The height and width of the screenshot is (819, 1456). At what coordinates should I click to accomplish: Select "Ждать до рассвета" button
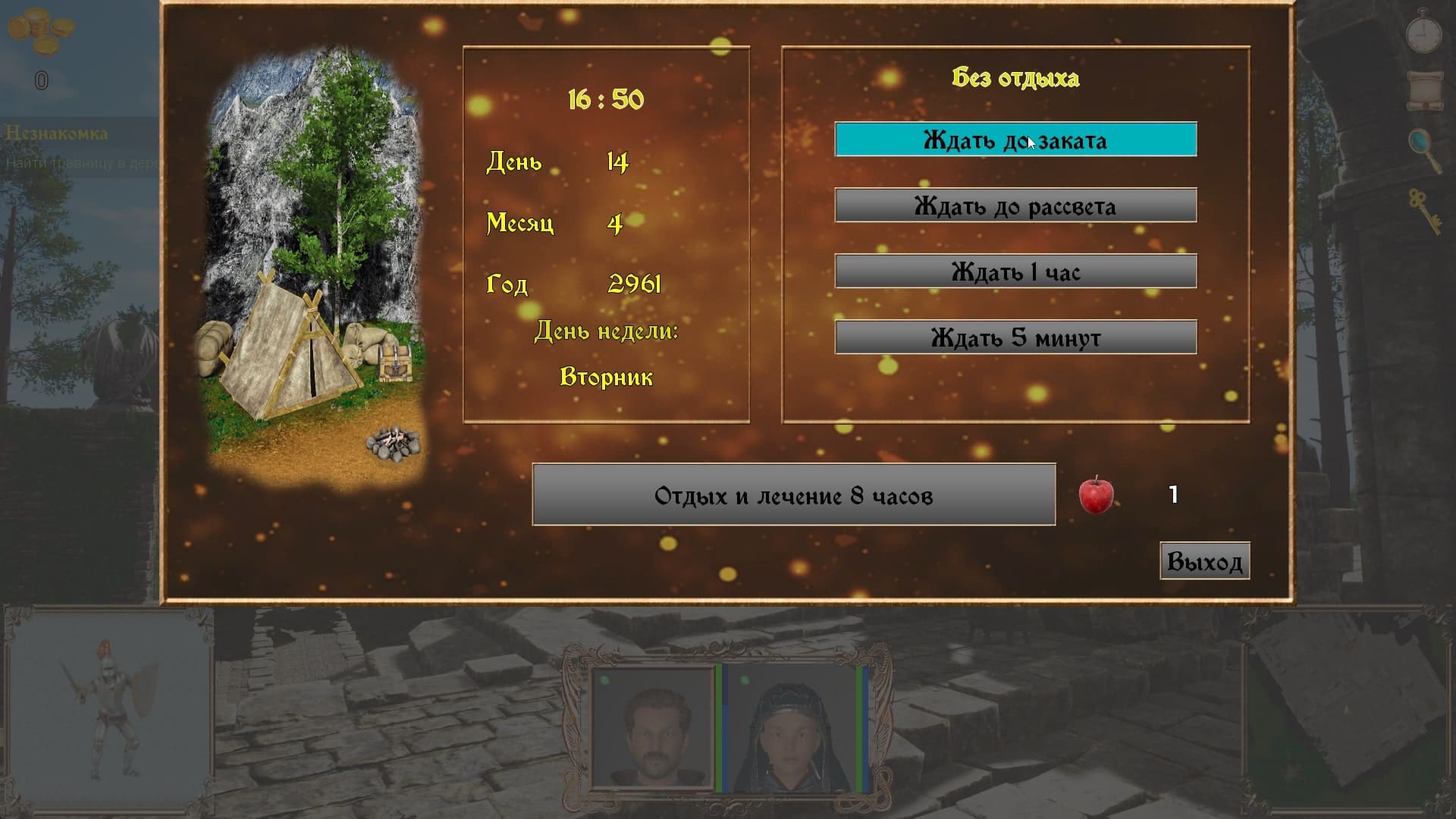pos(1015,206)
